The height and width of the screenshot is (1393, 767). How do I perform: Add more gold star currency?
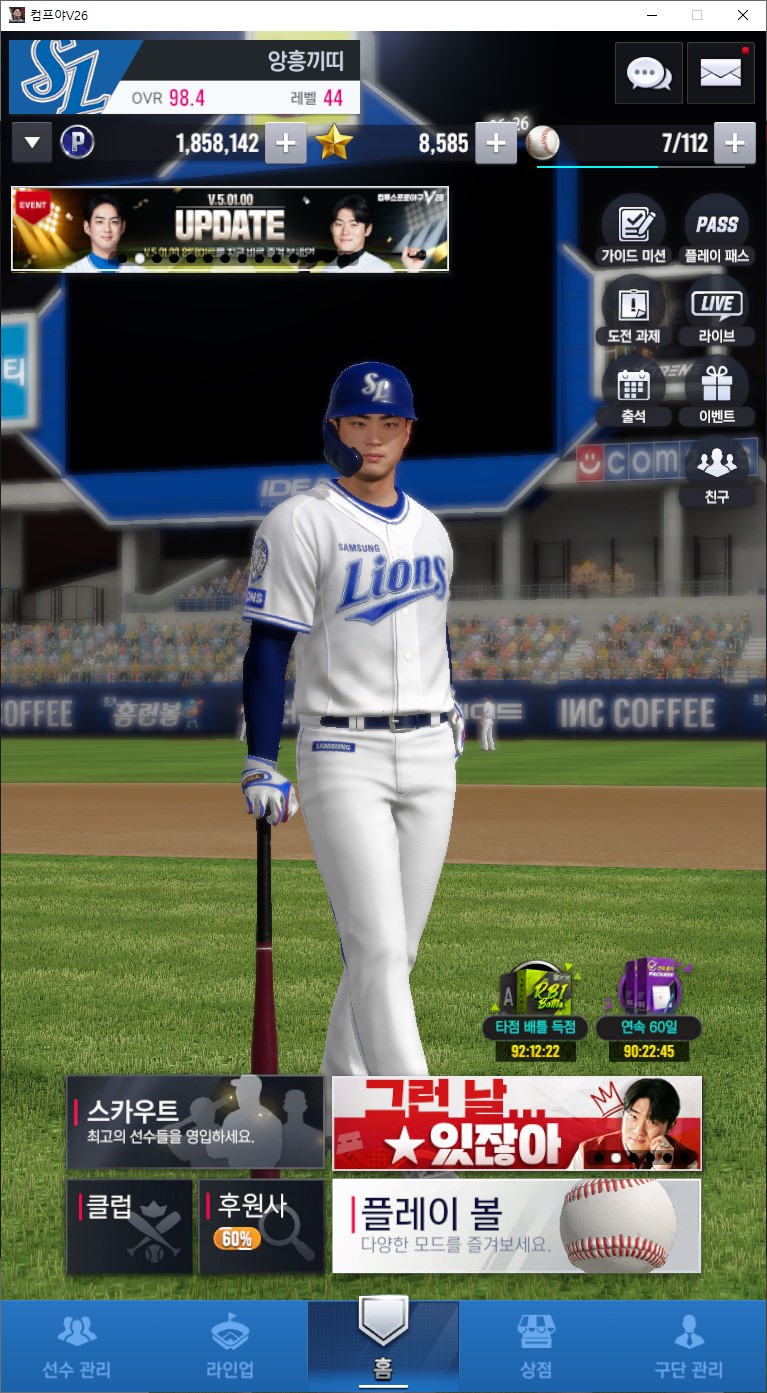pyautogui.click(x=496, y=143)
